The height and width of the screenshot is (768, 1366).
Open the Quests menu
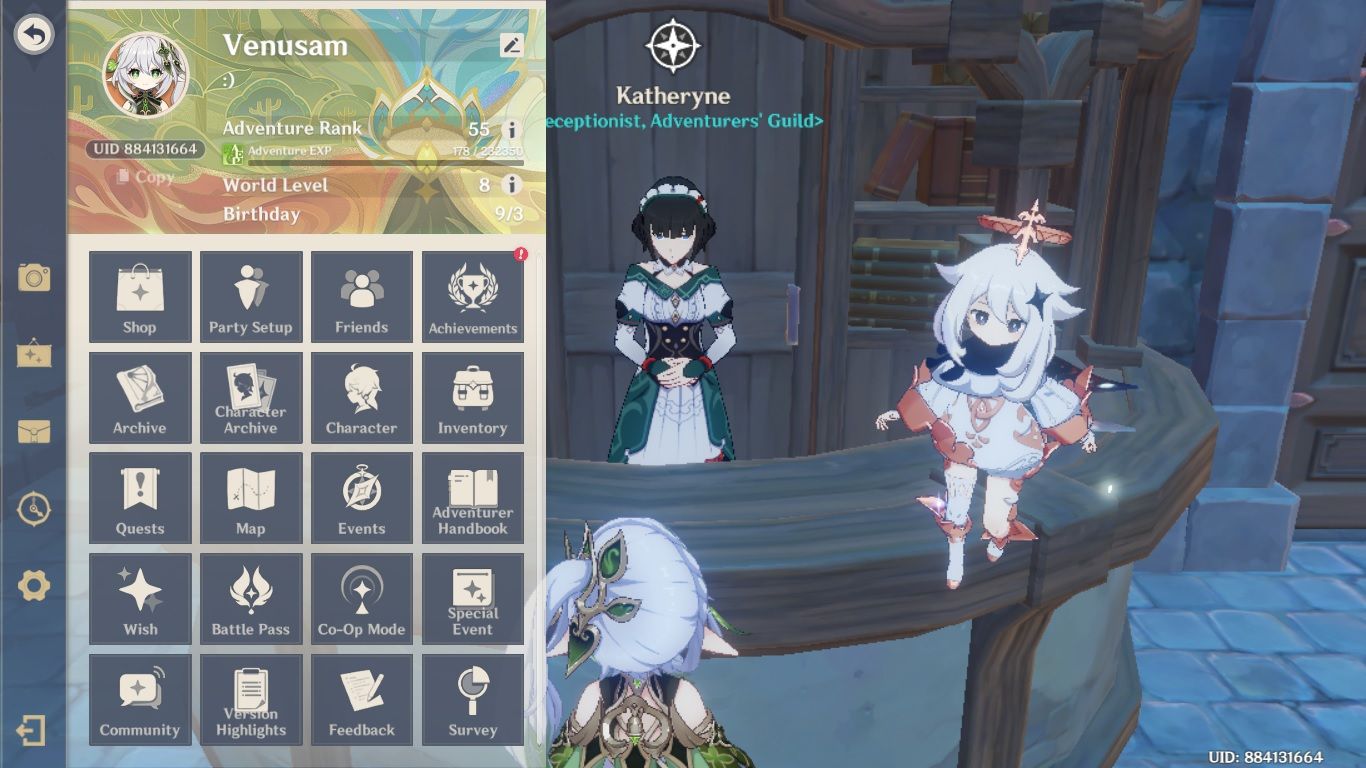[x=139, y=498]
